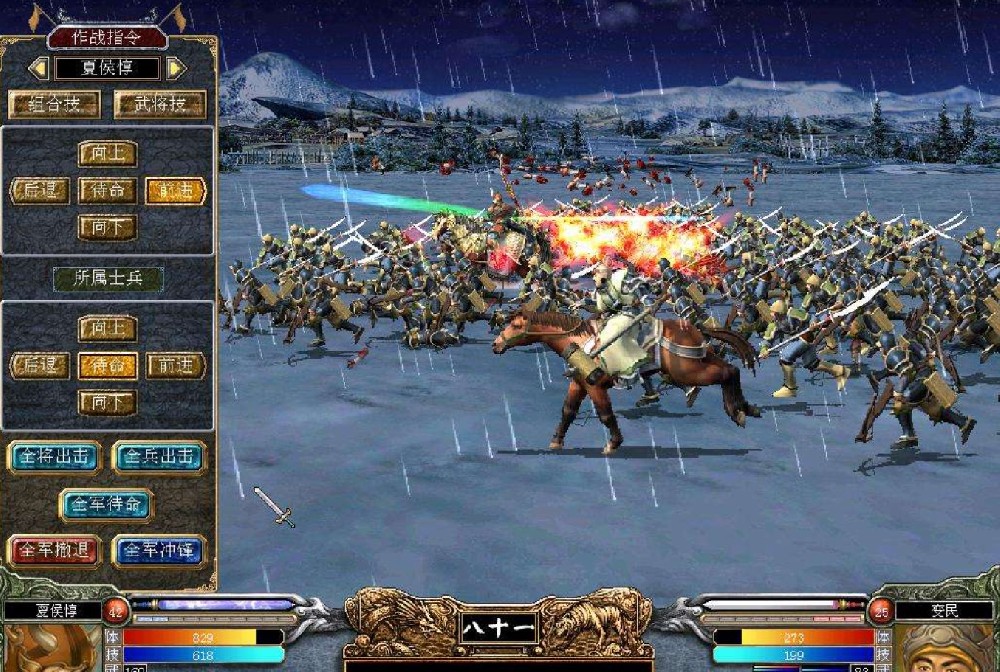
Task: Launch the blue 全军冲锋 full army charge
Action: 160,551
